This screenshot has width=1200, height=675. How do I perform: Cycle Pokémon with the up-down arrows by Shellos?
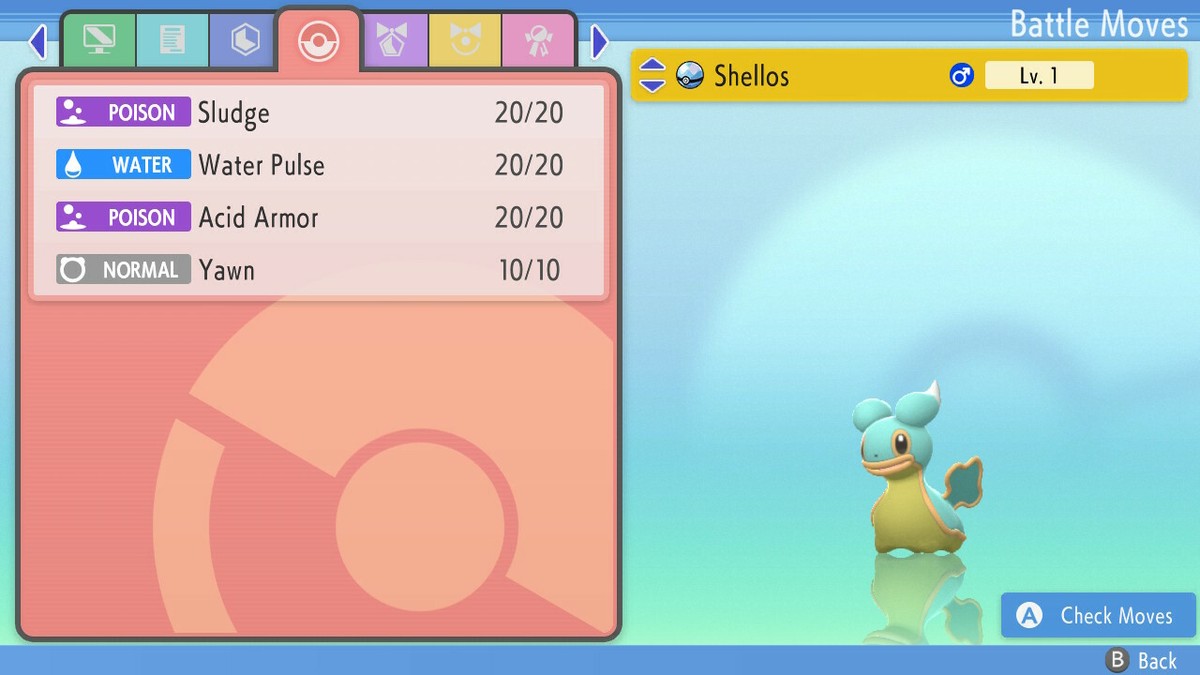(652, 75)
